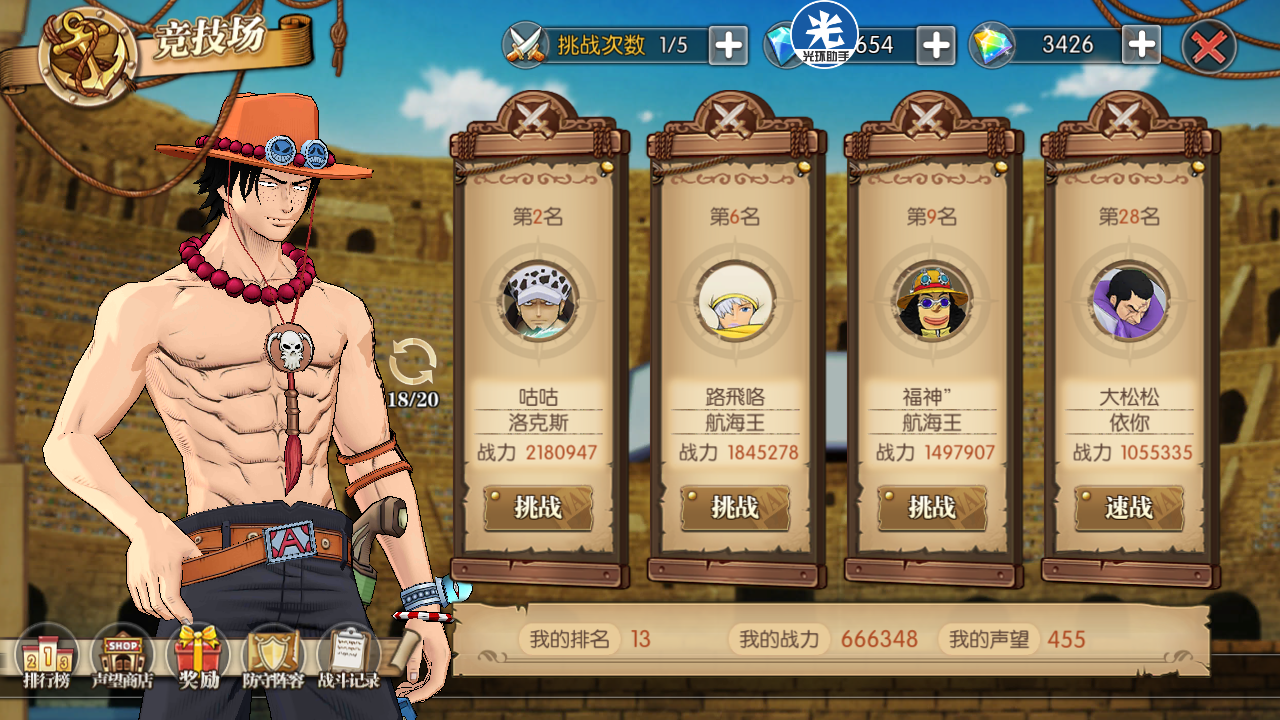Challenge the rank 6 opponent 路飛咯
Image resolution: width=1280 pixels, height=720 pixels.
click(735, 508)
